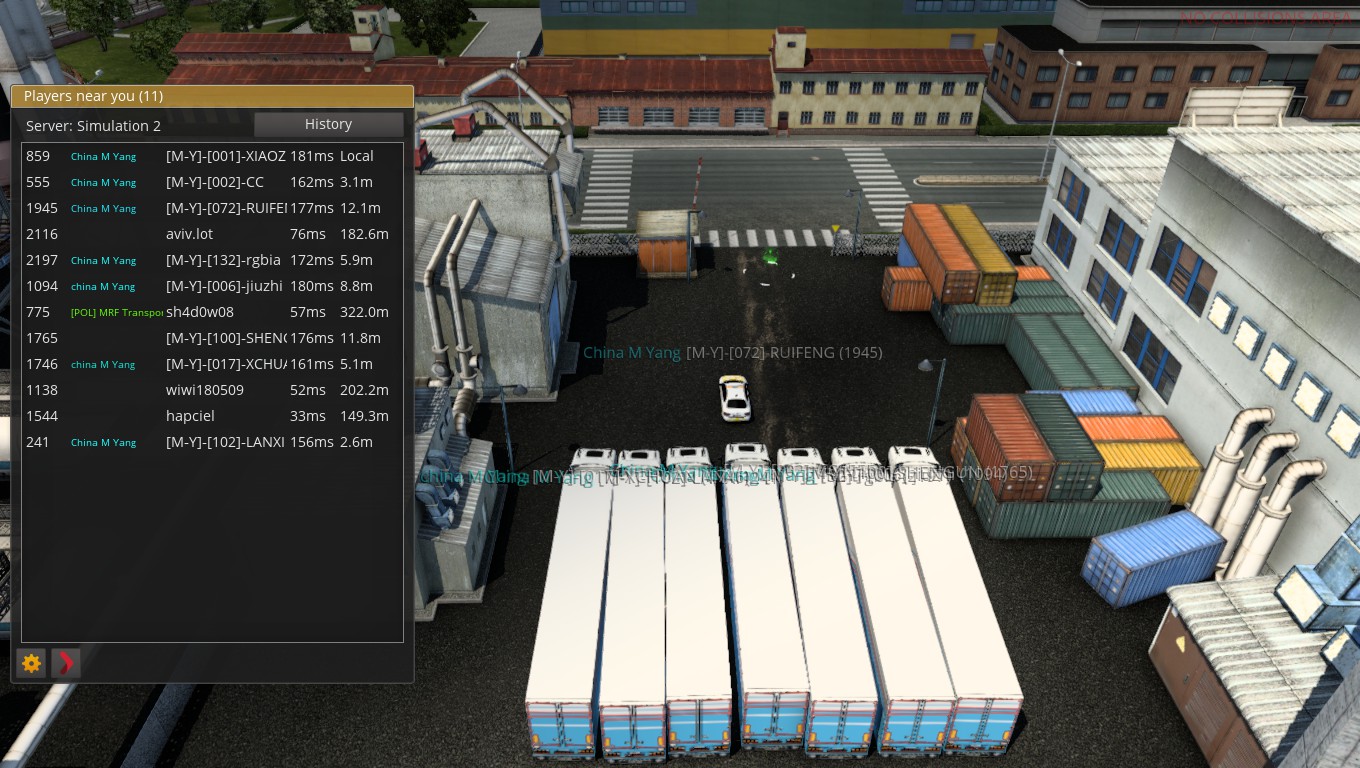Choose player [M-Y]-[072]-RUIFE row
Screen dimensions: 1360x768
click(x=225, y=208)
